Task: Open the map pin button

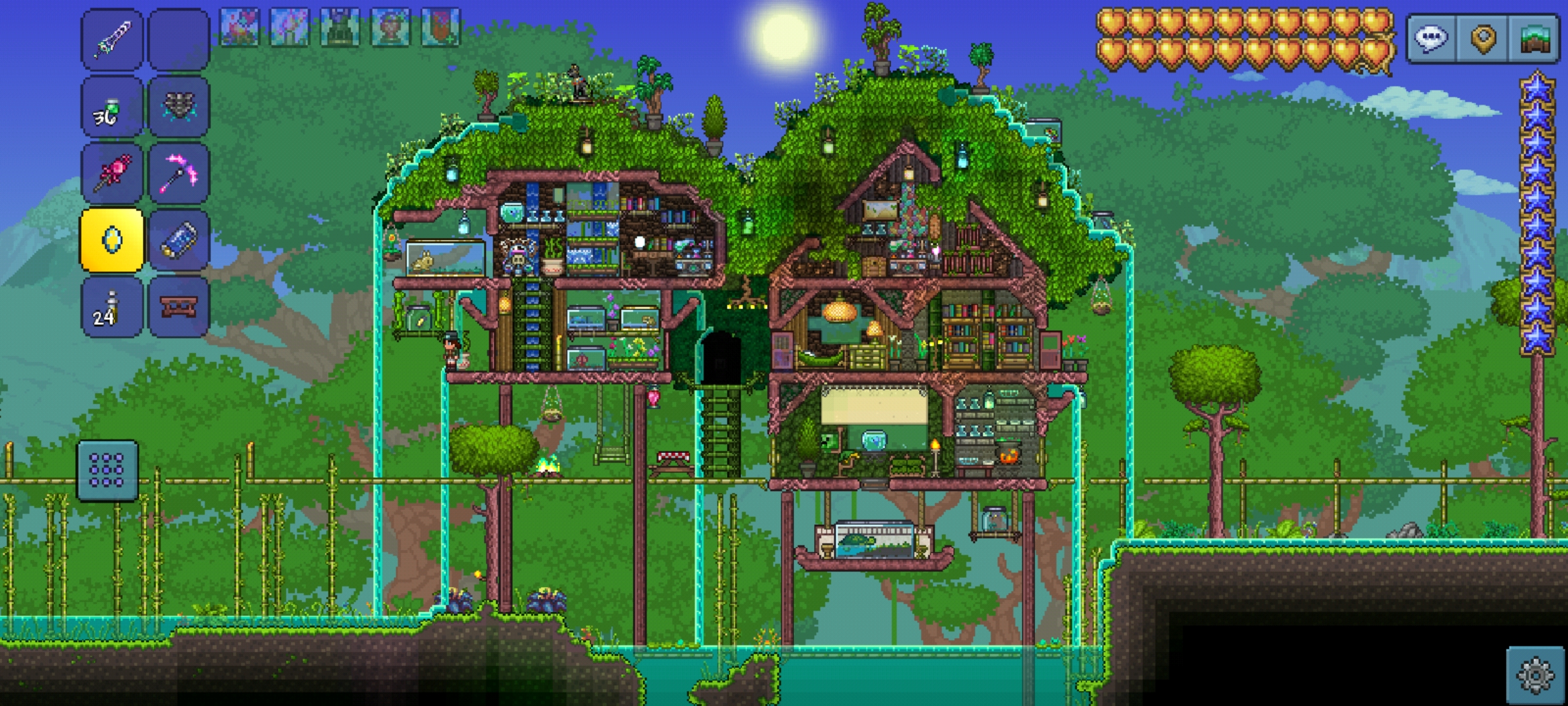Action: pyautogui.click(x=1483, y=39)
